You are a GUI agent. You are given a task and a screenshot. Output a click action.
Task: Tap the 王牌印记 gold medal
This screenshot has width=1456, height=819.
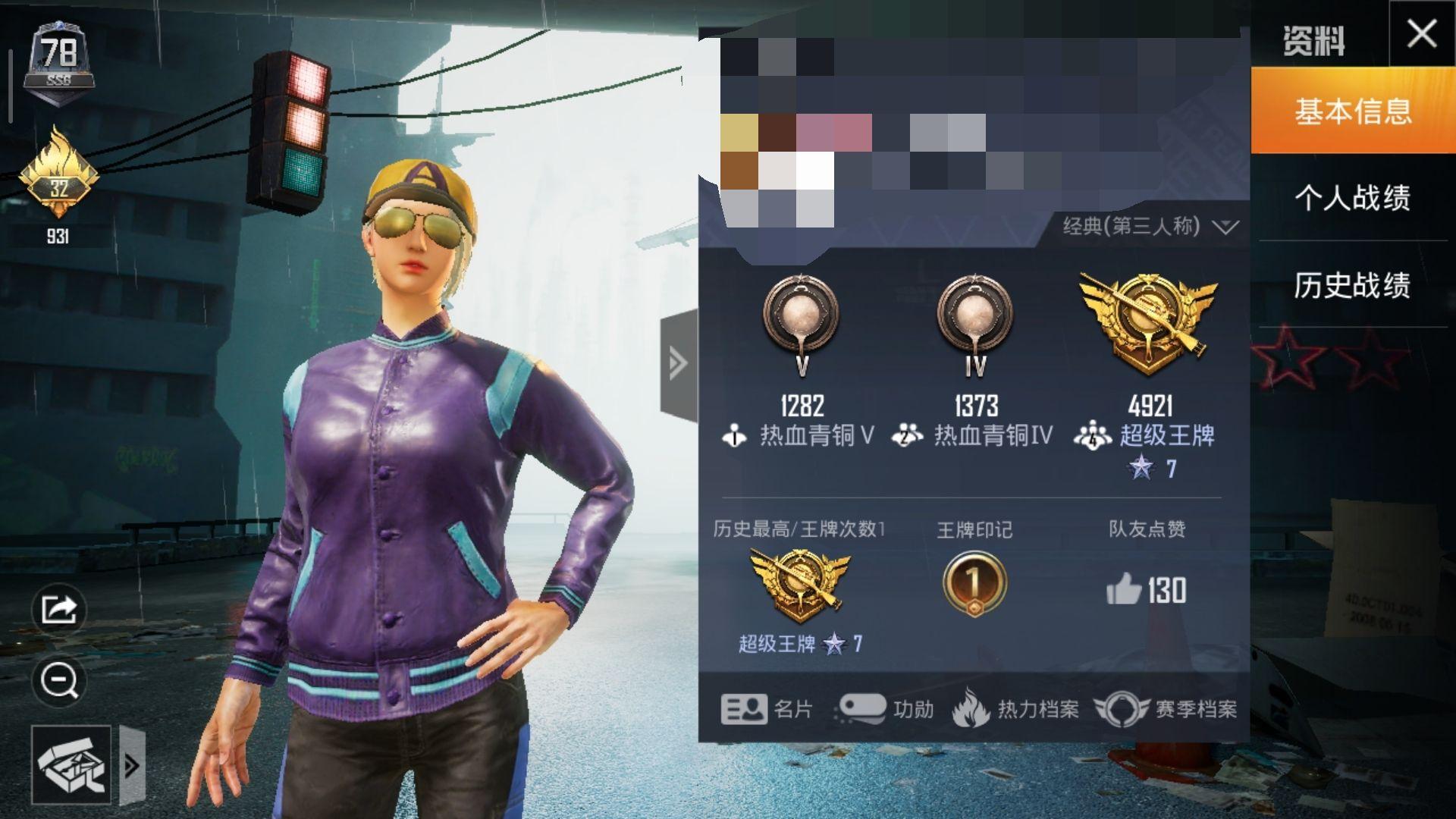974,583
